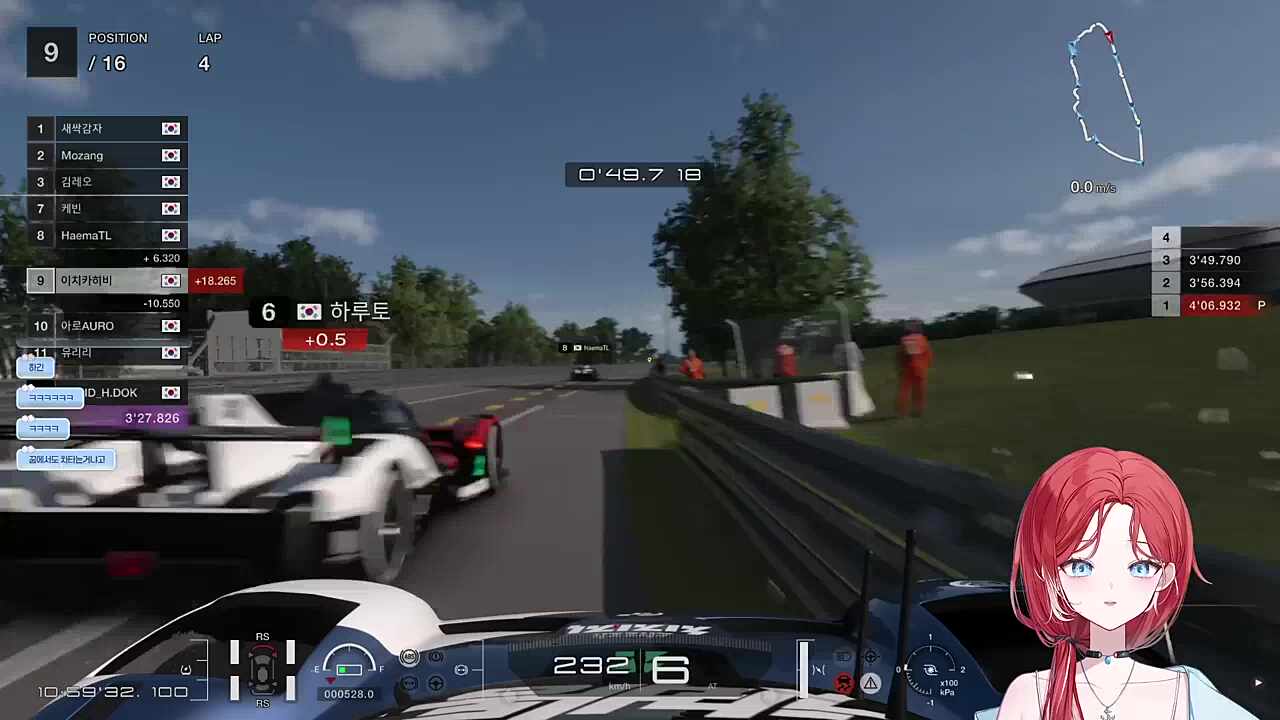Click the traction control warning icon
Screen dimensions: 1280x720
(x=844, y=683)
